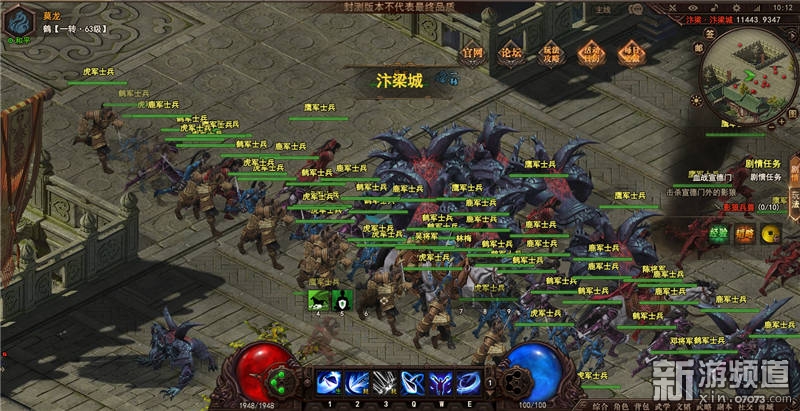Open the 官网 official website button
Screen dimensions: 800x411
pyautogui.click(x=473, y=52)
